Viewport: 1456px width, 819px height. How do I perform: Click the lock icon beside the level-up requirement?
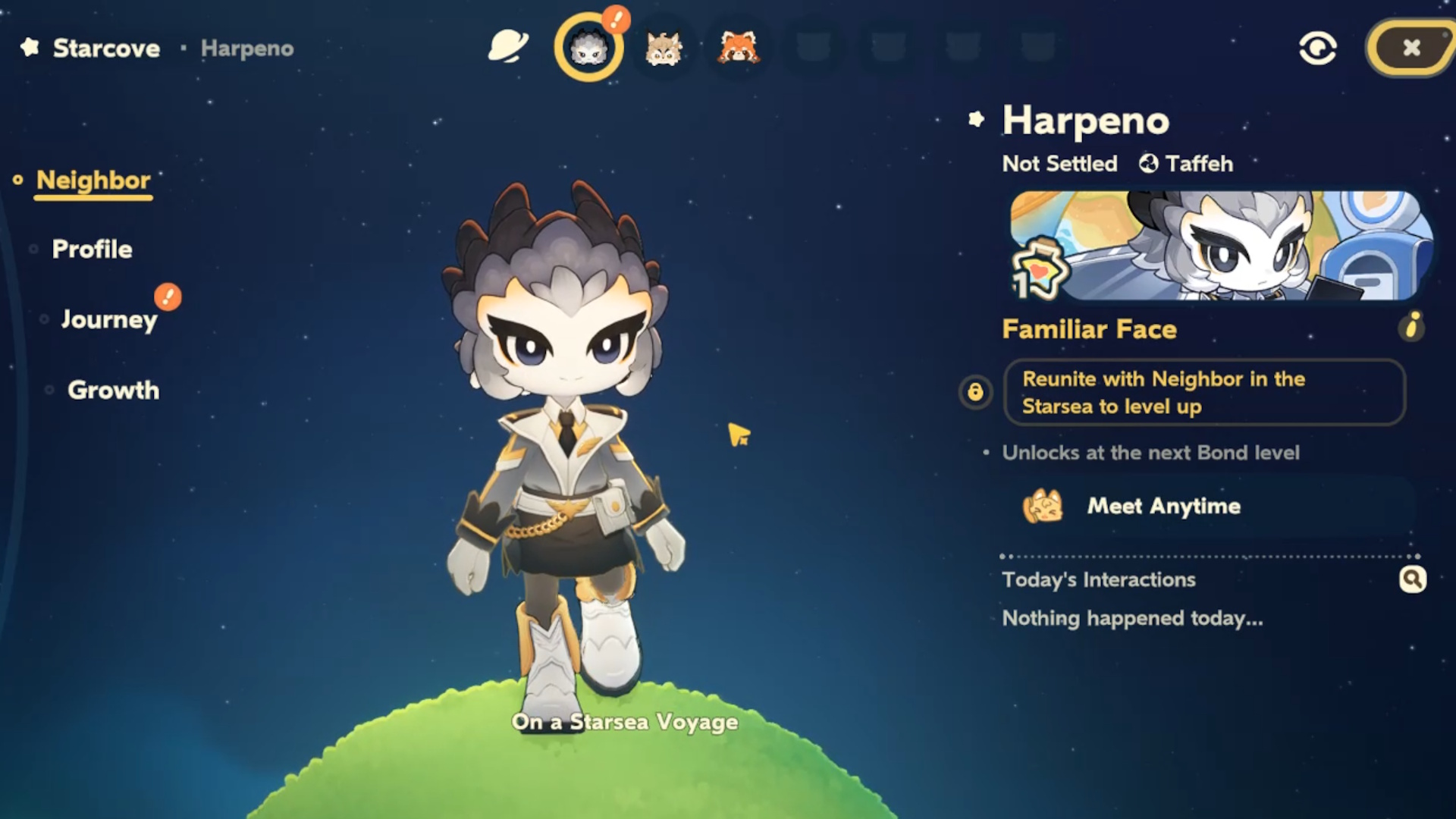tap(974, 393)
